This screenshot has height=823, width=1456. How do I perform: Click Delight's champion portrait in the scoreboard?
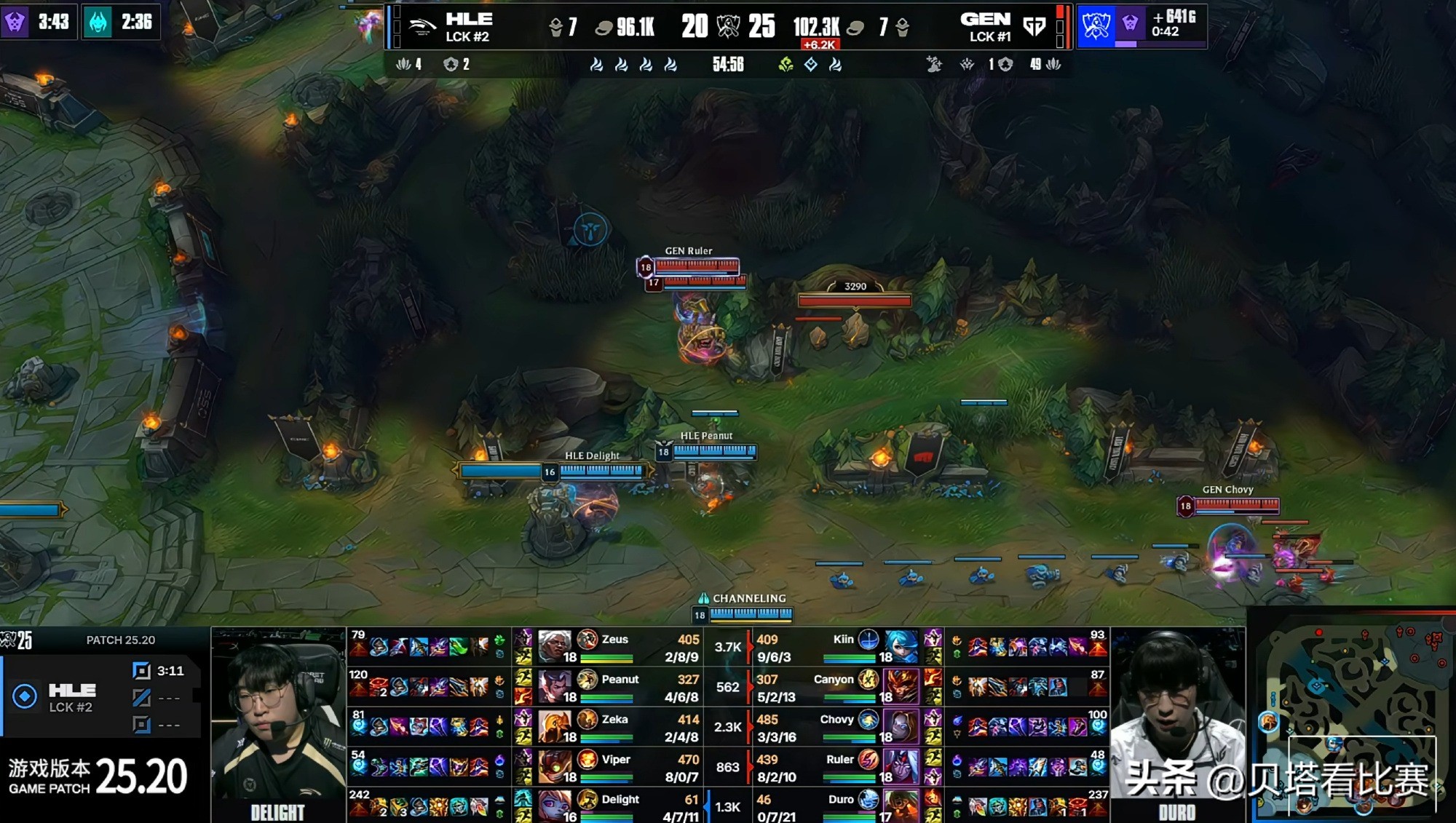(554, 805)
